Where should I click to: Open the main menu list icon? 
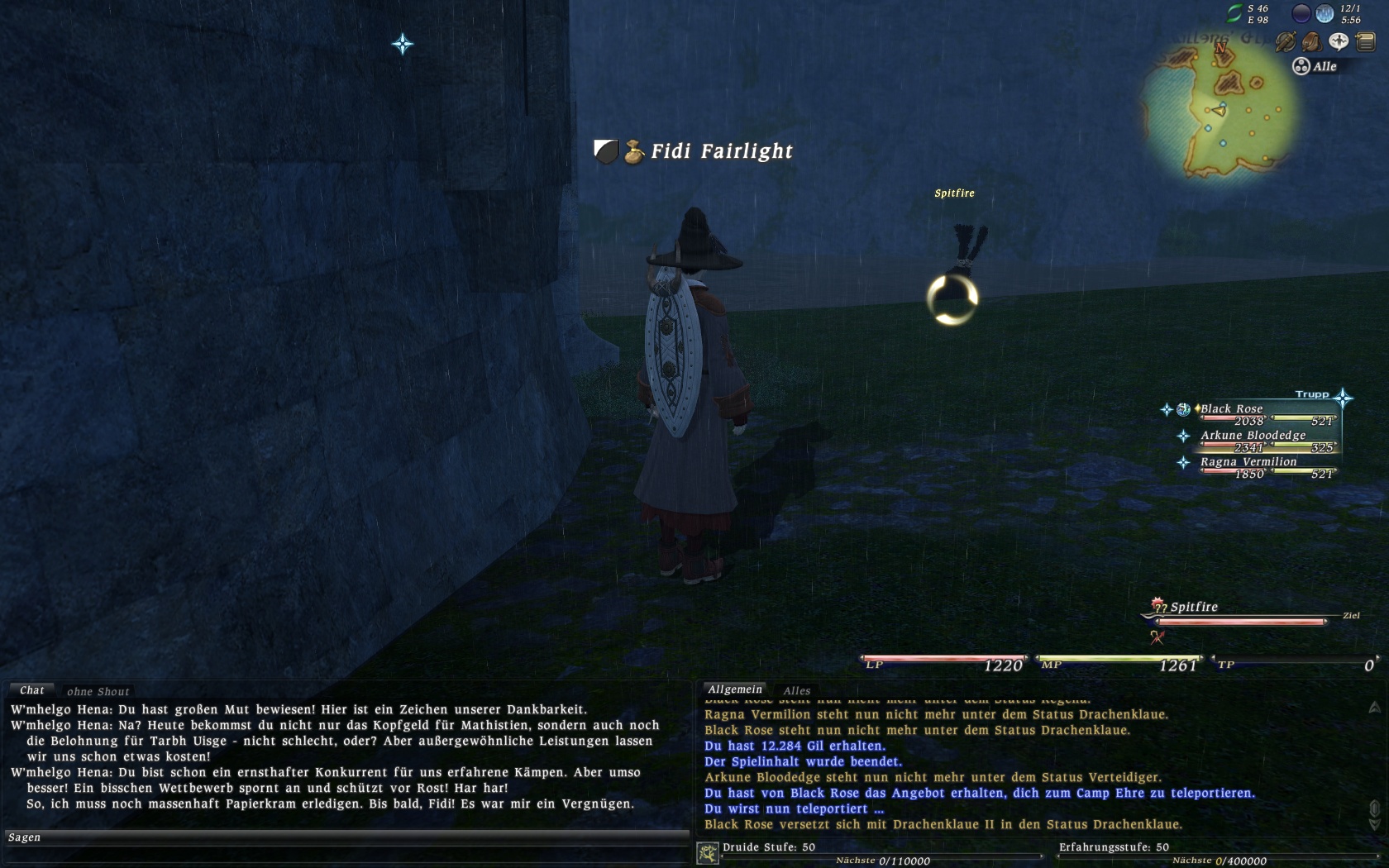coord(1365,41)
